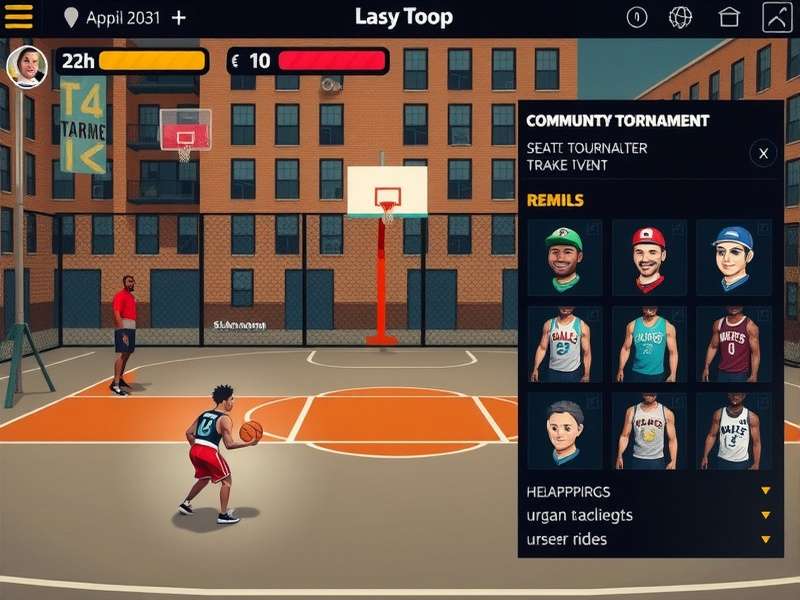Expand the HELAPPIRGS dropdown row

pyautogui.click(x=765, y=491)
